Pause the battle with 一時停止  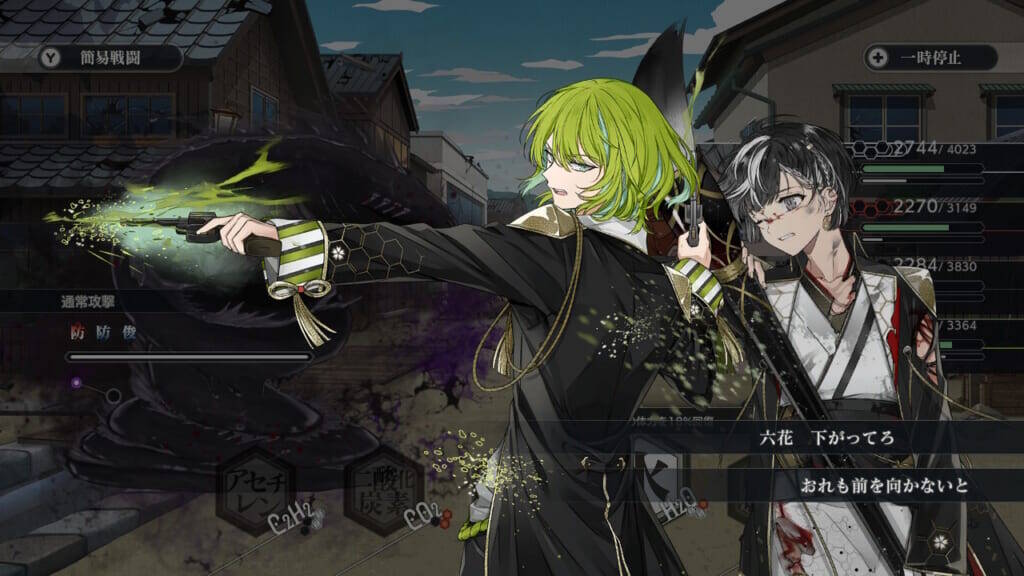click(x=931, y=57)
